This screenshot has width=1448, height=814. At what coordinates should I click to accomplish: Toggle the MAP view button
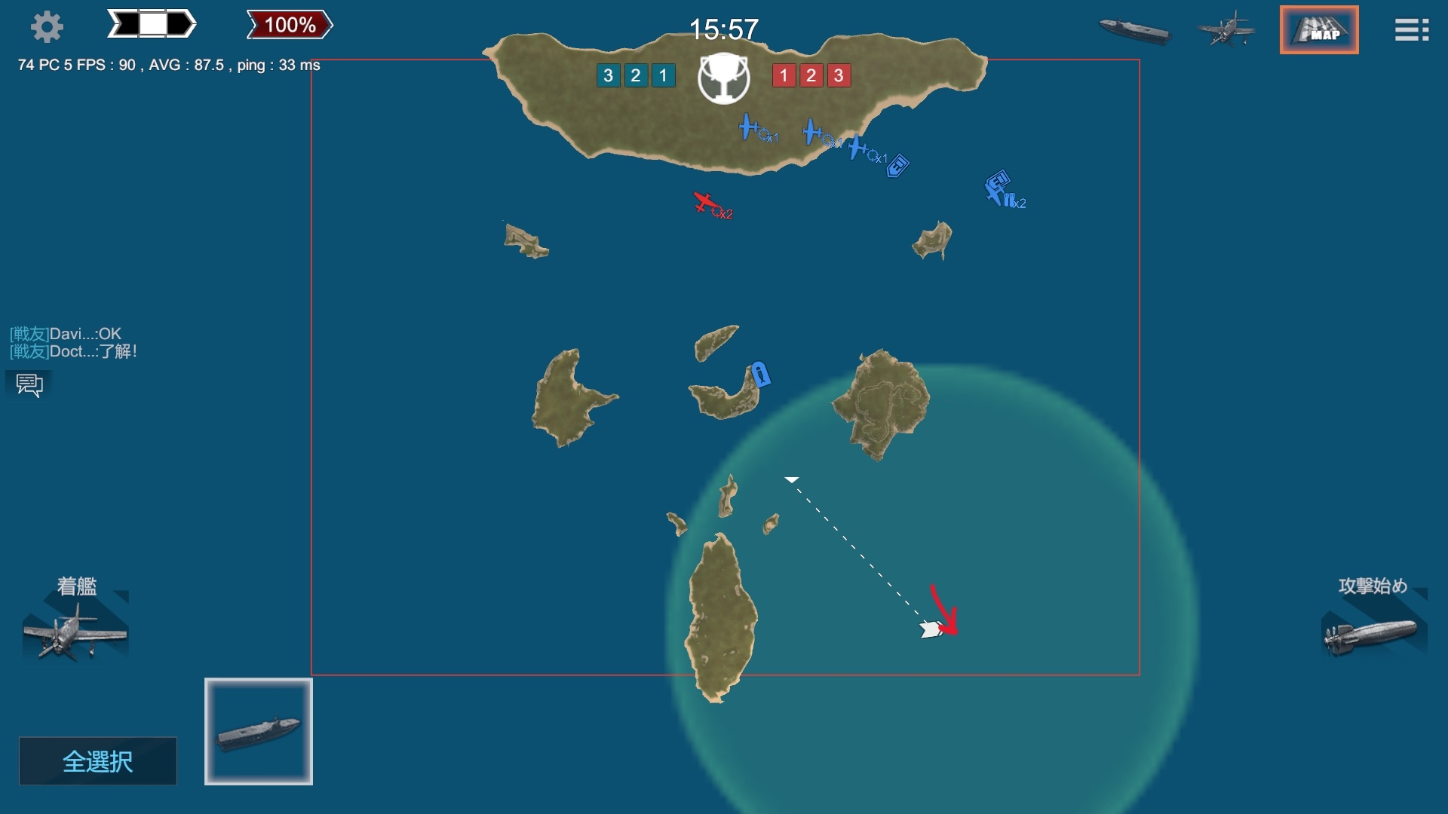(1319, 30)
